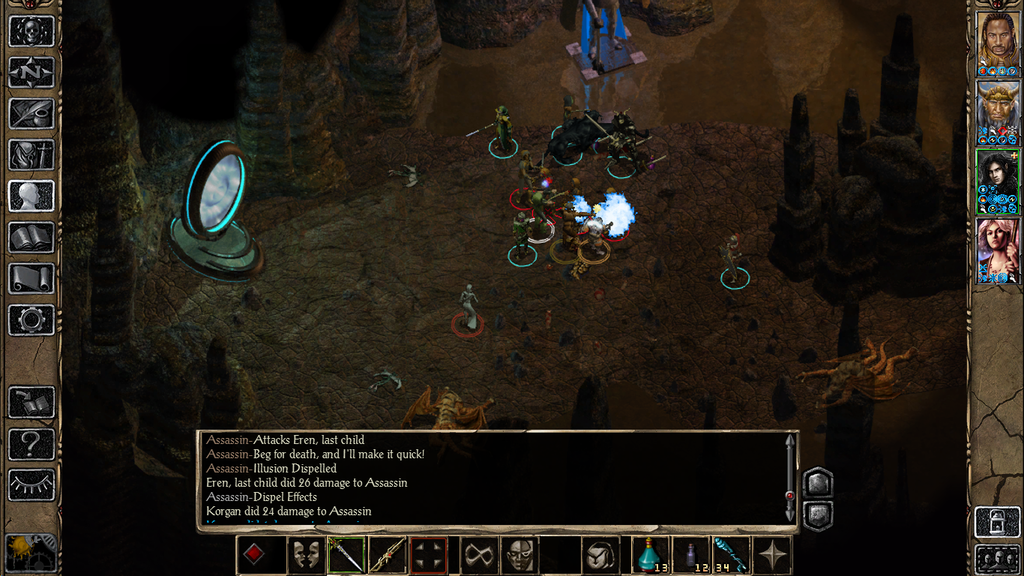Open game options with the gear icon
The height and width of the screenshot is (576, 1024).
(31, 319)
